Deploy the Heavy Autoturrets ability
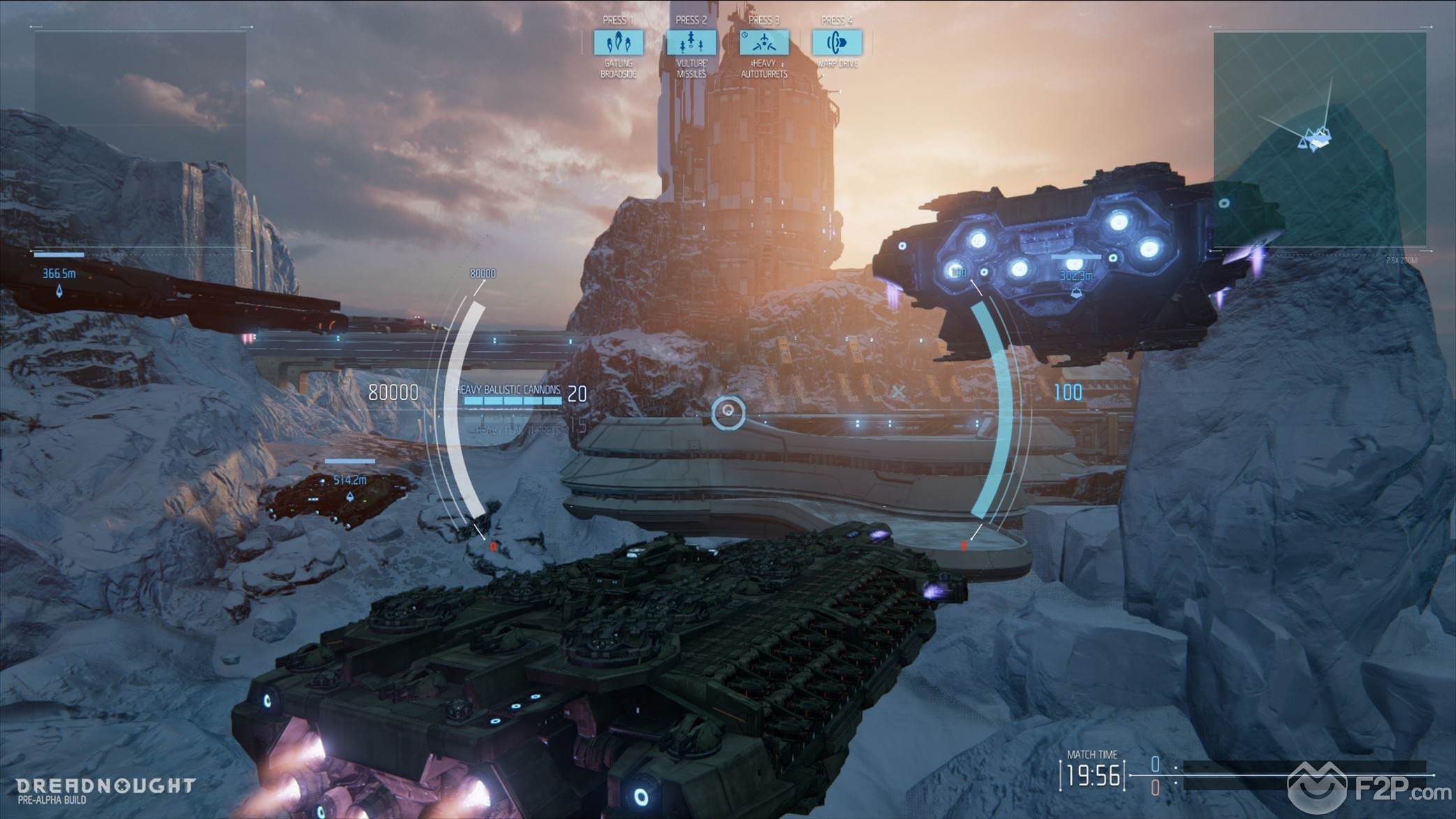 764,43
